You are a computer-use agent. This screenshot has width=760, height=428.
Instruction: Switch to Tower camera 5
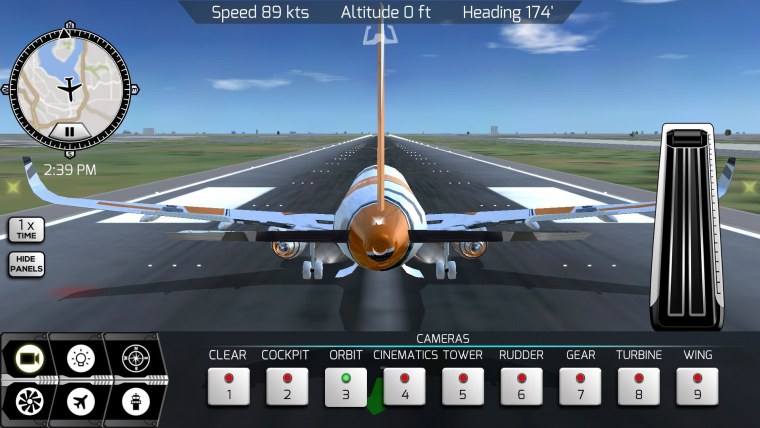462,386
